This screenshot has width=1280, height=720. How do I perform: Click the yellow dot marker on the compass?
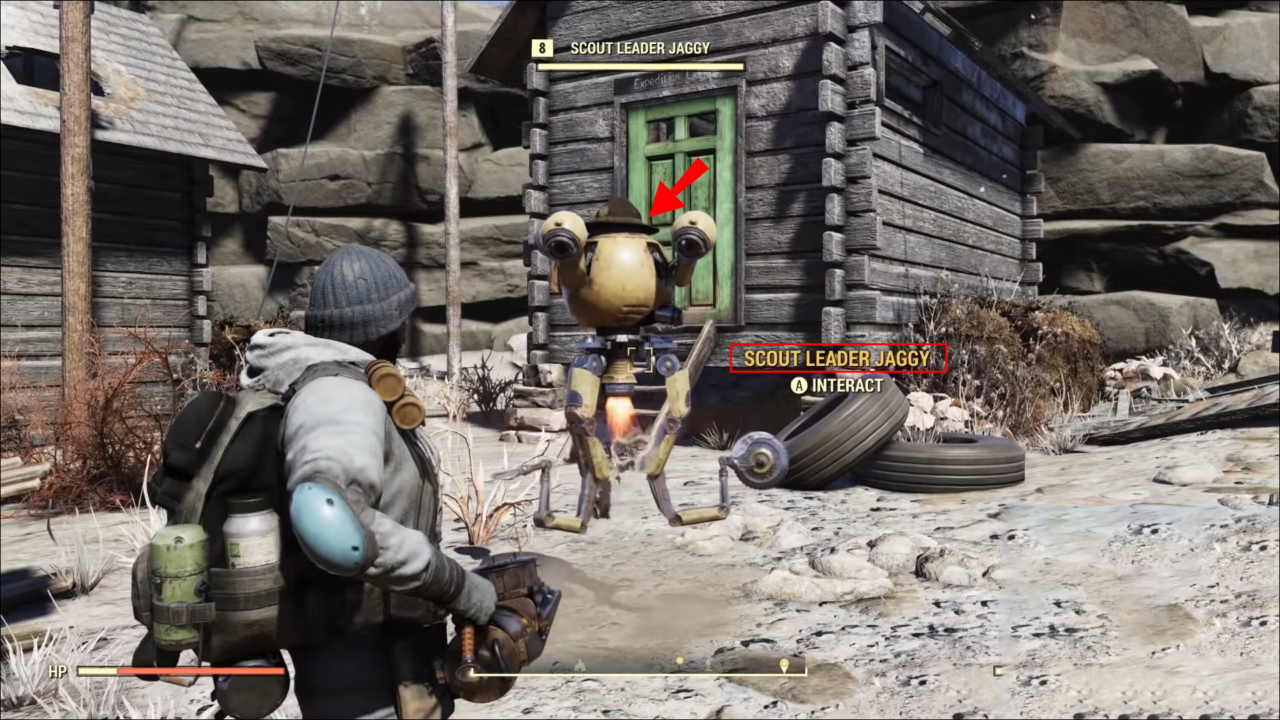[680, 660]
